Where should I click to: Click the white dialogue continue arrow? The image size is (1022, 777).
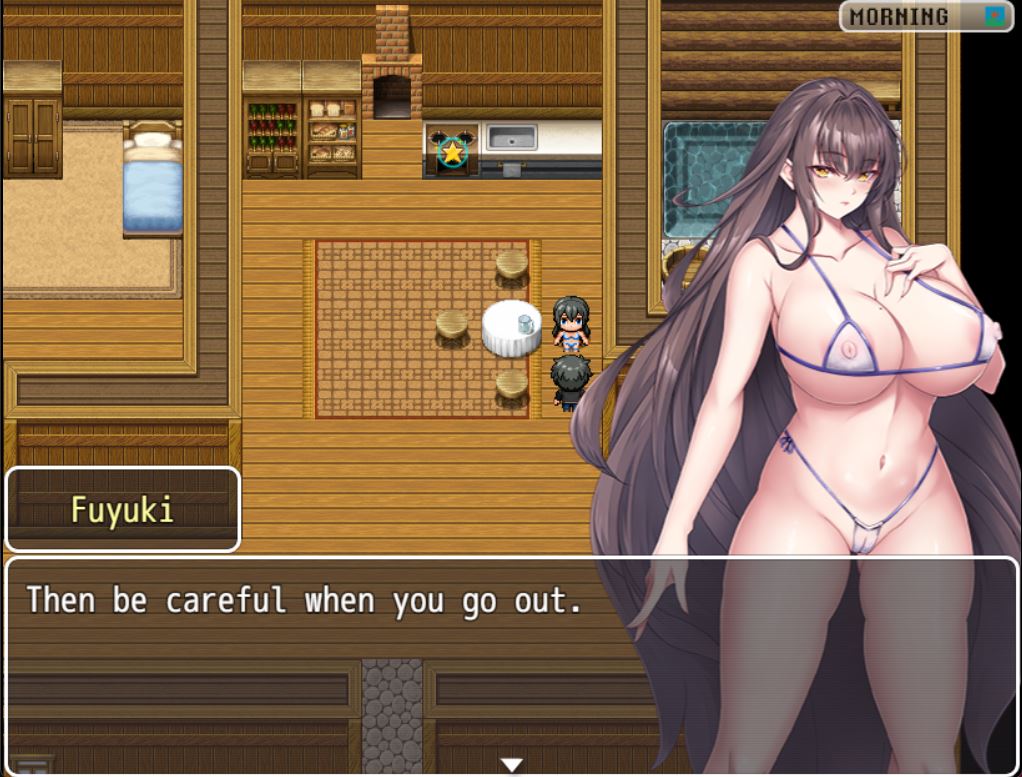tap(511, 765)
